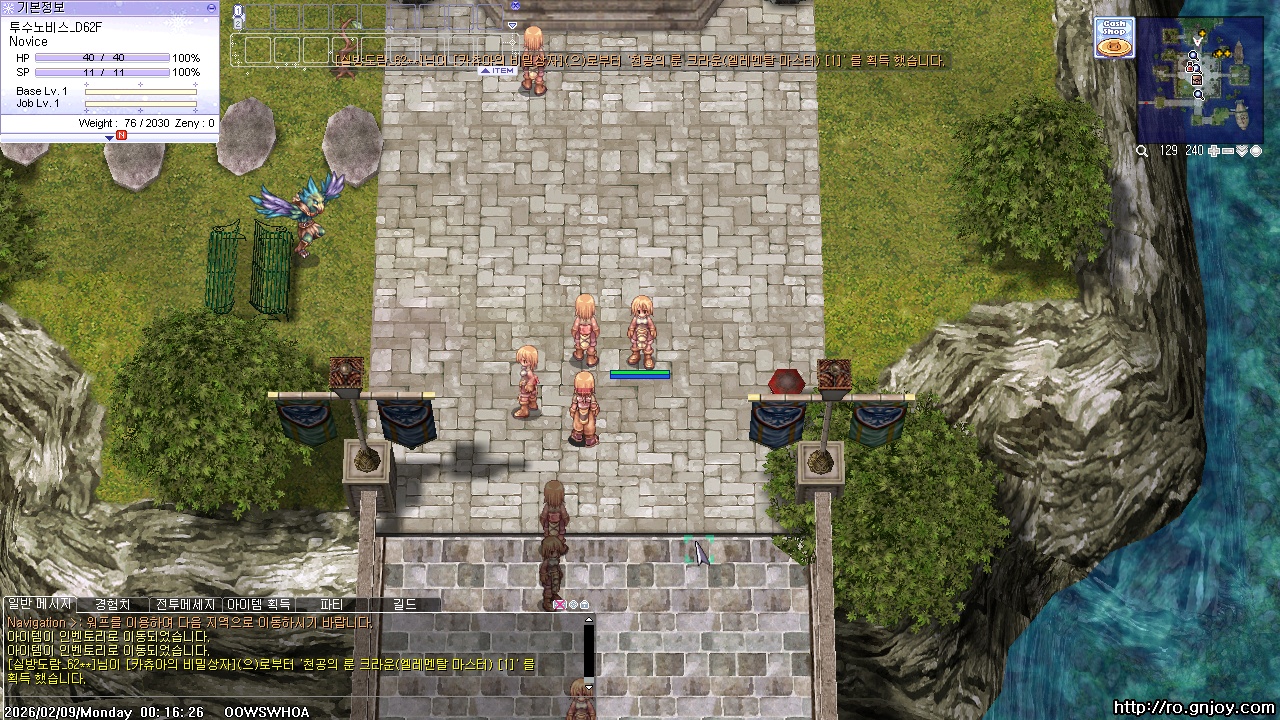Select hotkey bar page 1 indicator
This screenshot has width=1280, height=720.
[x=238, y=12]
